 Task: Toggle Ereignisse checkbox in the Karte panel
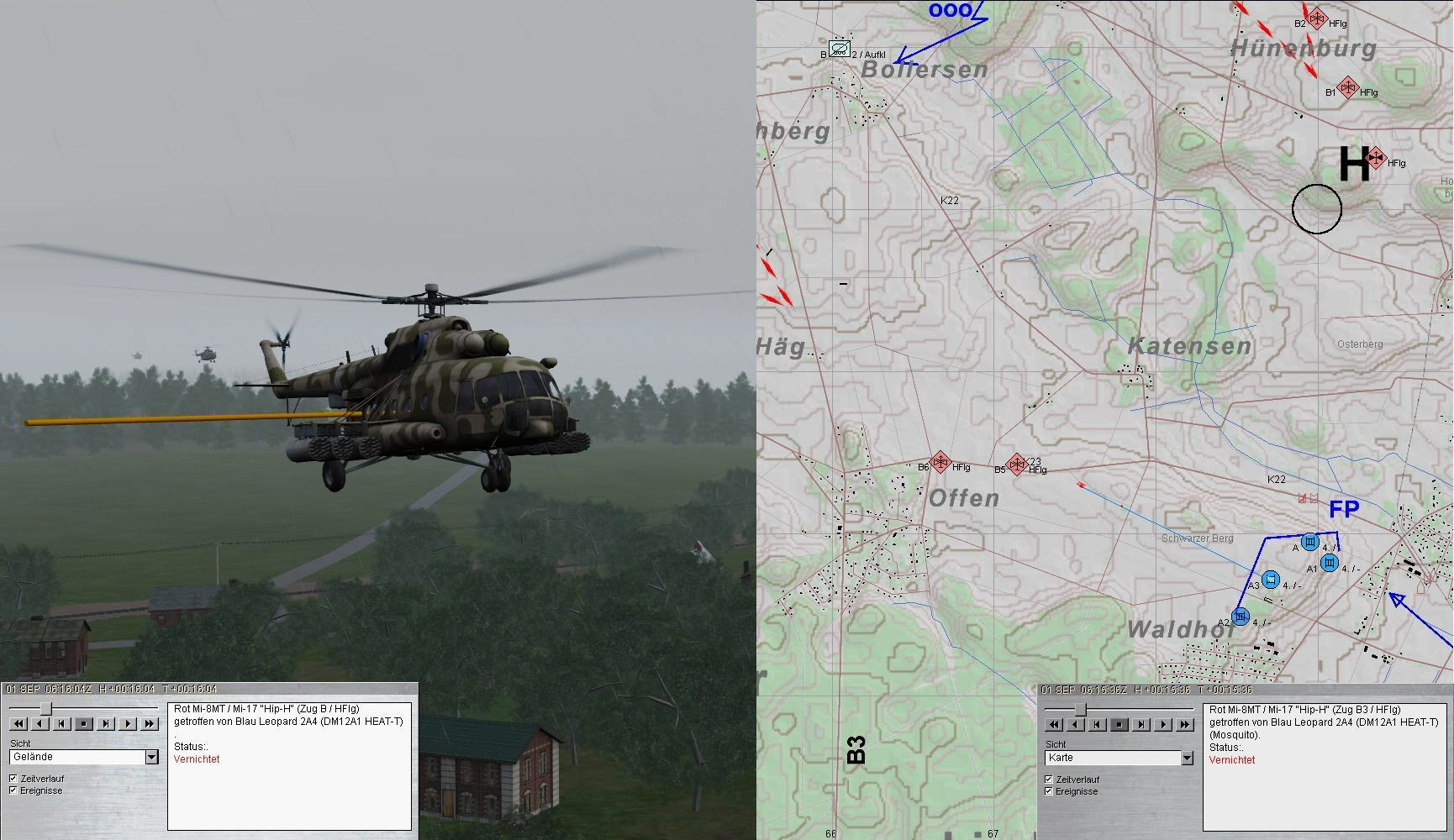click(x=1048, y=791)
